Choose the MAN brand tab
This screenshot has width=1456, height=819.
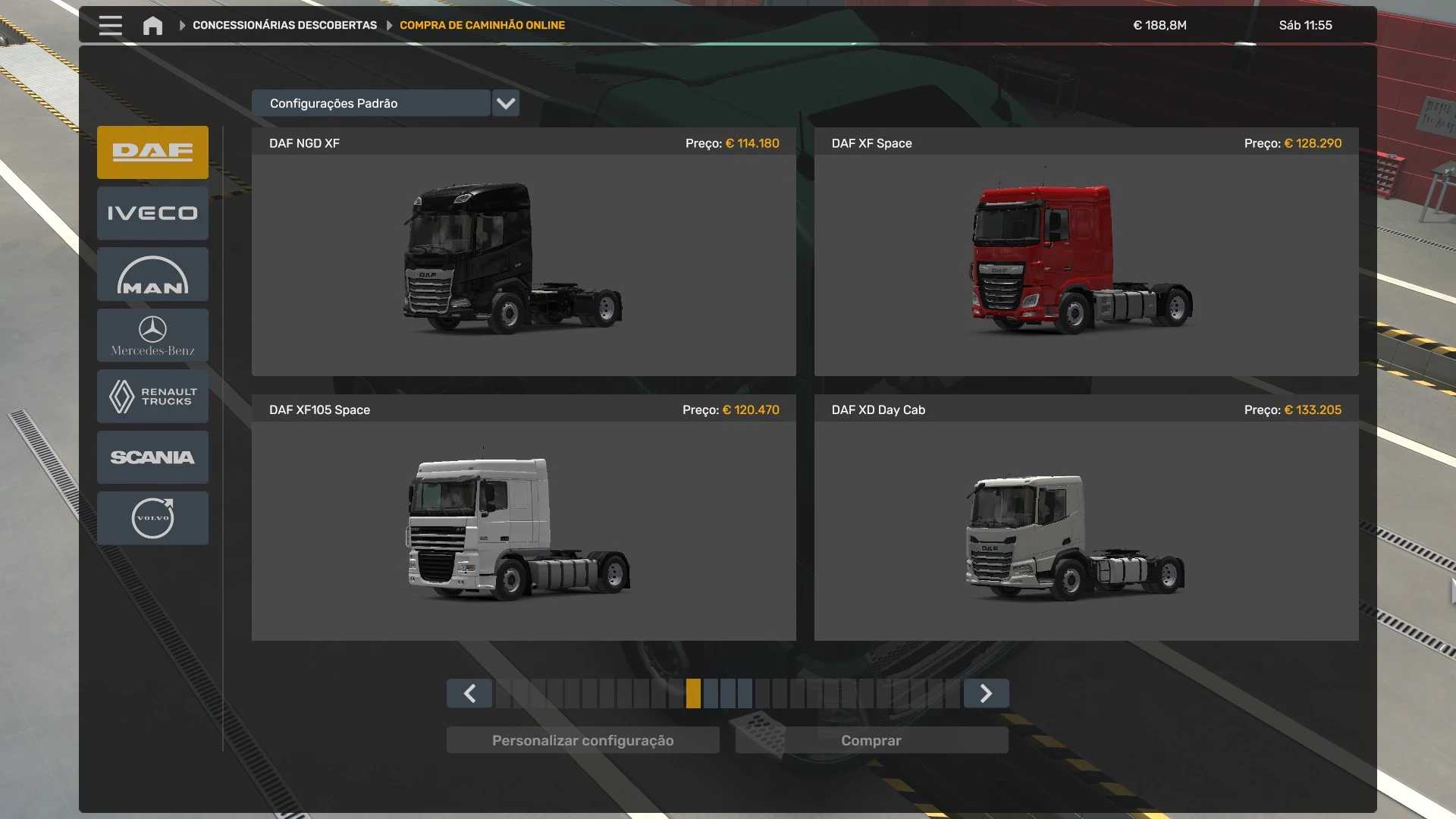pos(152,275)
